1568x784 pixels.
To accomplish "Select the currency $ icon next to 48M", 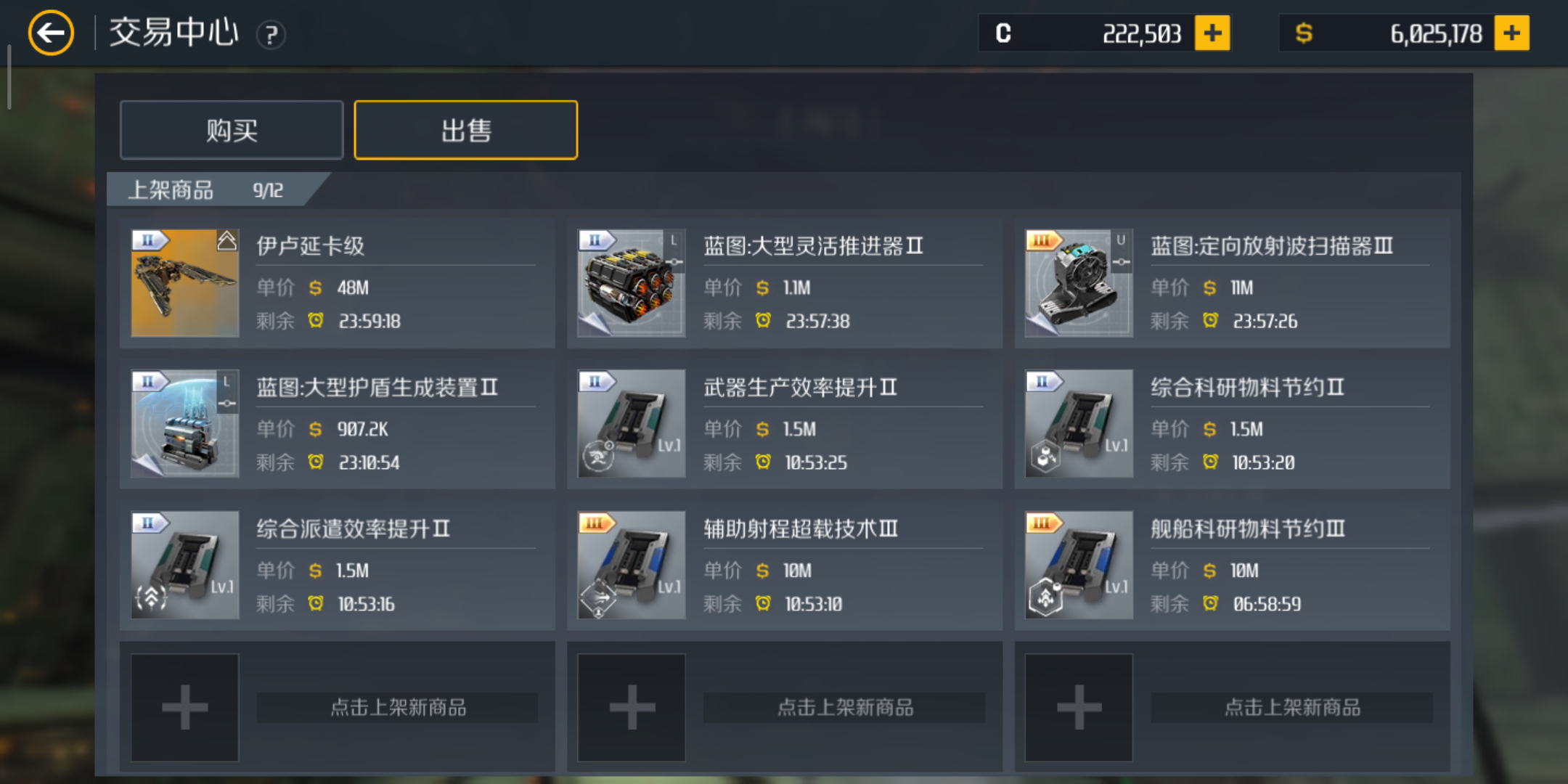I will (x=314, y=288).
